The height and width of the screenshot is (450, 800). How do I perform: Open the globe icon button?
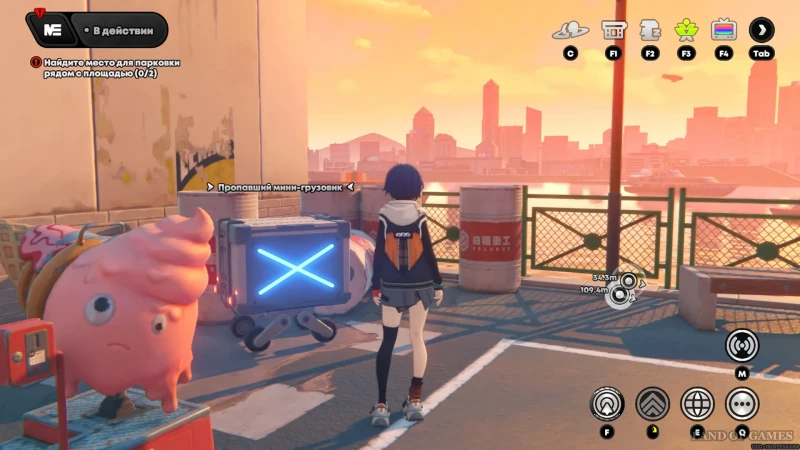click(x=697, y=404)
